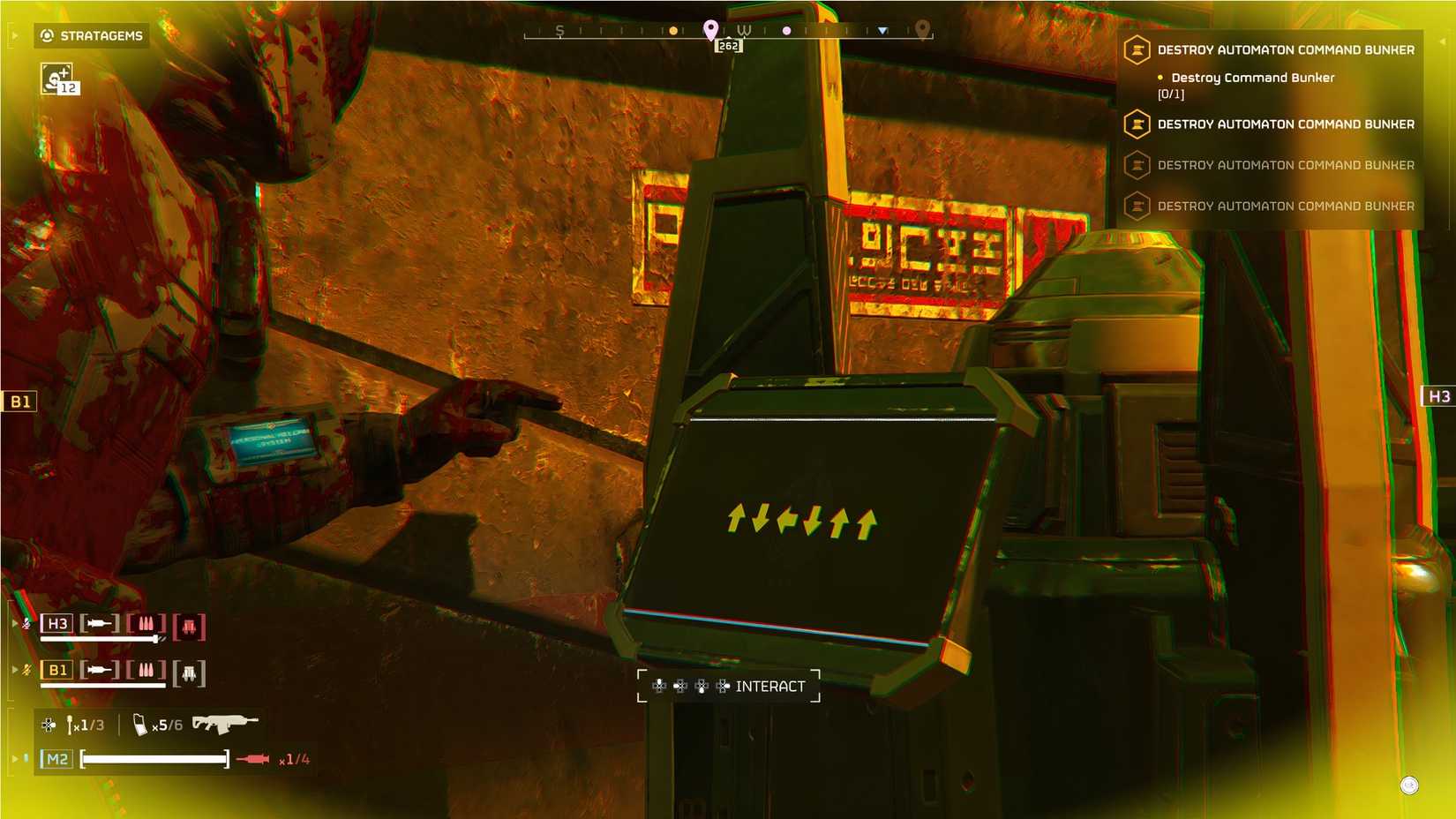Toggle H3's crossed-out microphone mute indicator
Image resolution: width=1456 pixels, height=819 pixels.
point(25,624)
